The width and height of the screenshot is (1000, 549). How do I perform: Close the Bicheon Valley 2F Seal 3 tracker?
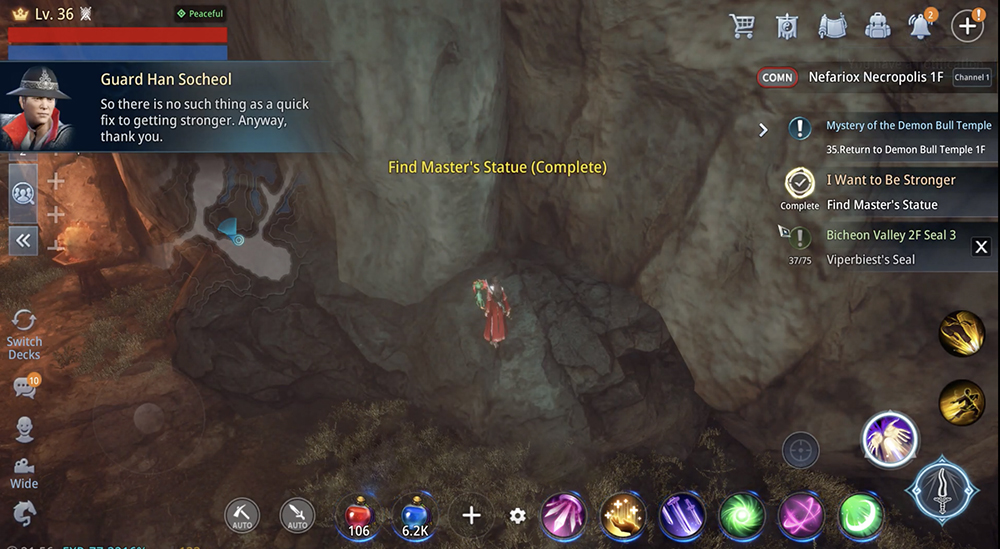point(981,247)
